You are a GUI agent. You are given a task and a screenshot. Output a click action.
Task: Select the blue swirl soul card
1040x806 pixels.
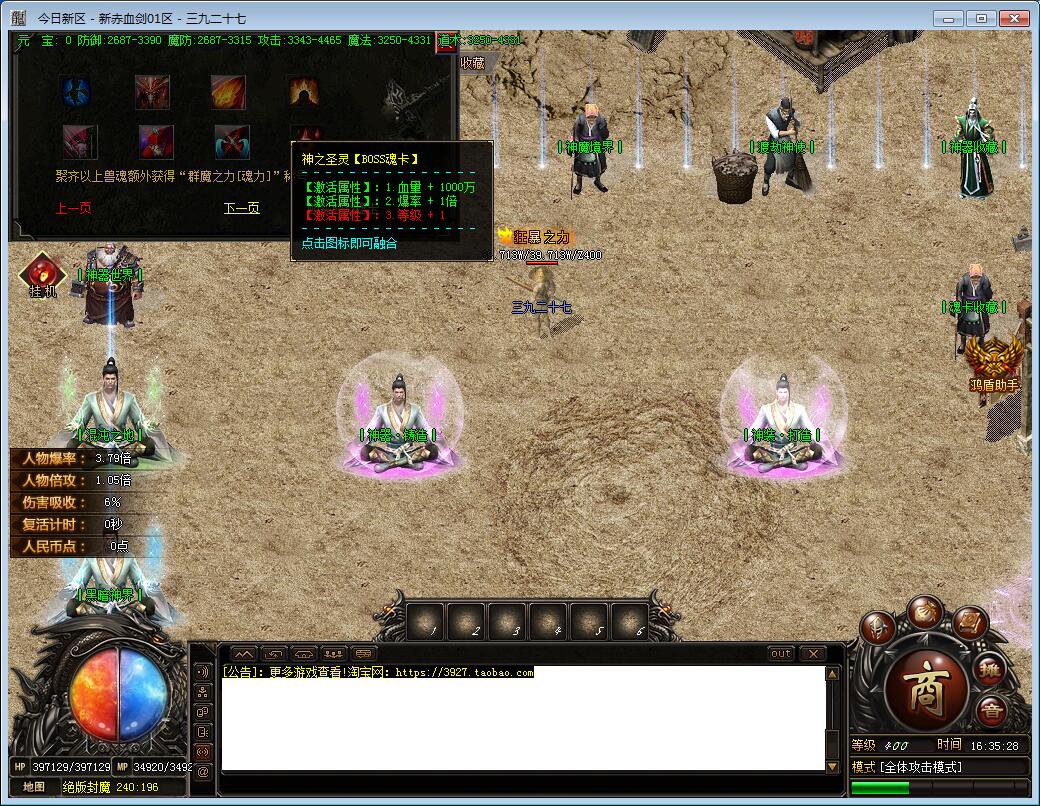click(78, 93)
